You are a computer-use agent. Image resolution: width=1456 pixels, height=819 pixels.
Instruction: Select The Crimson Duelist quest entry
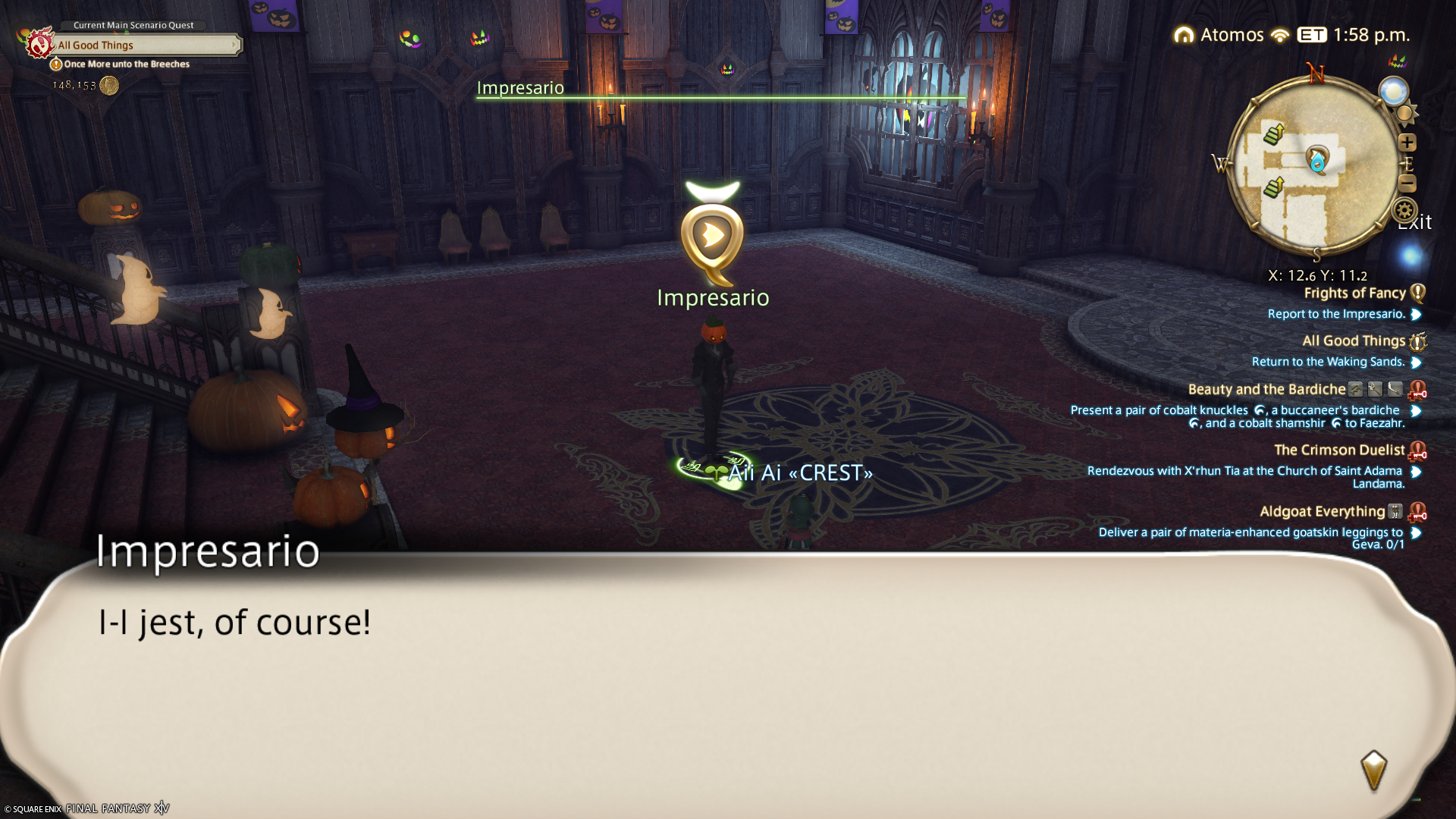coord(1338,450)
